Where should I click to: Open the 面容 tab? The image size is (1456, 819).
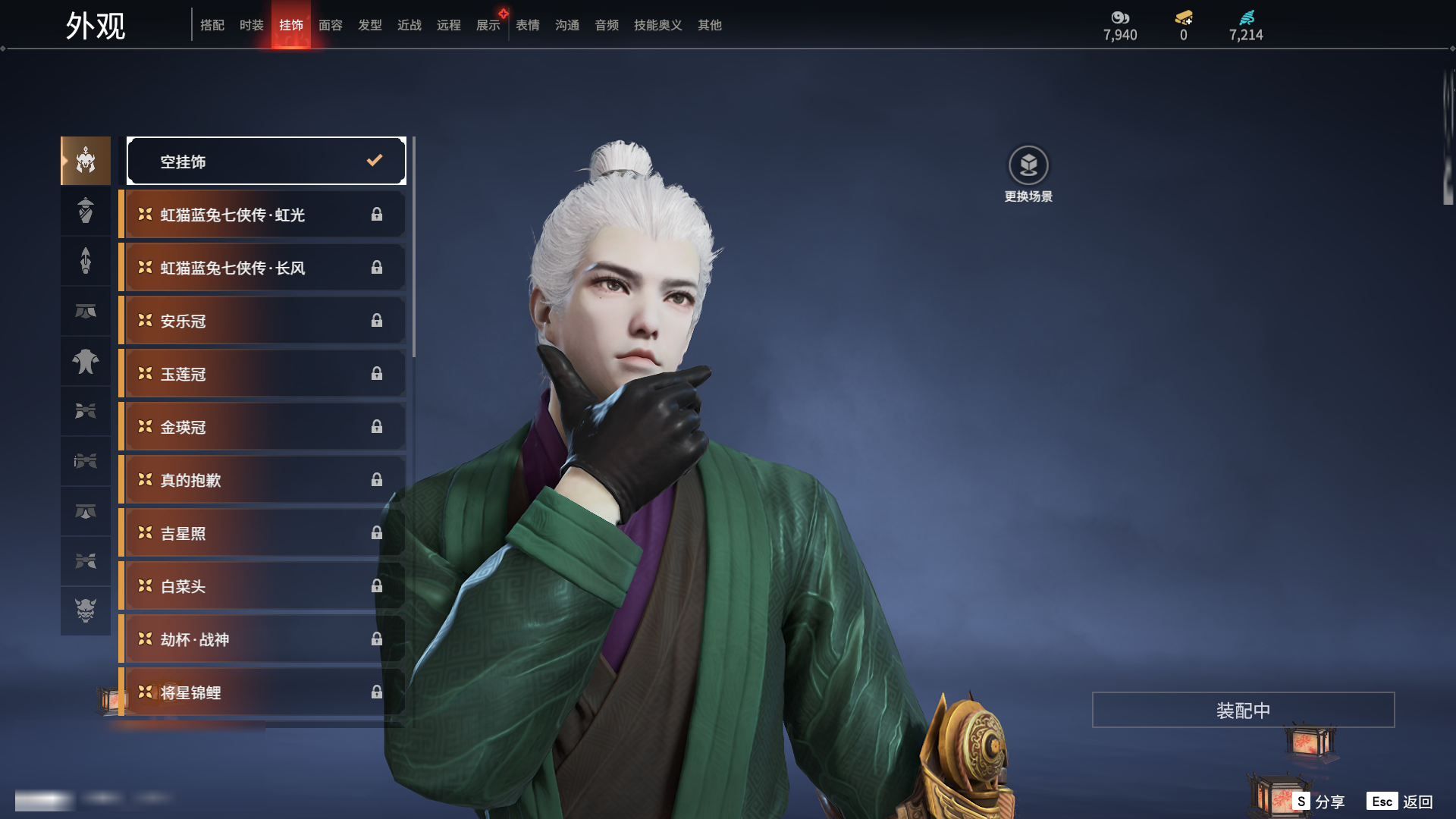(x=330, y=25)
